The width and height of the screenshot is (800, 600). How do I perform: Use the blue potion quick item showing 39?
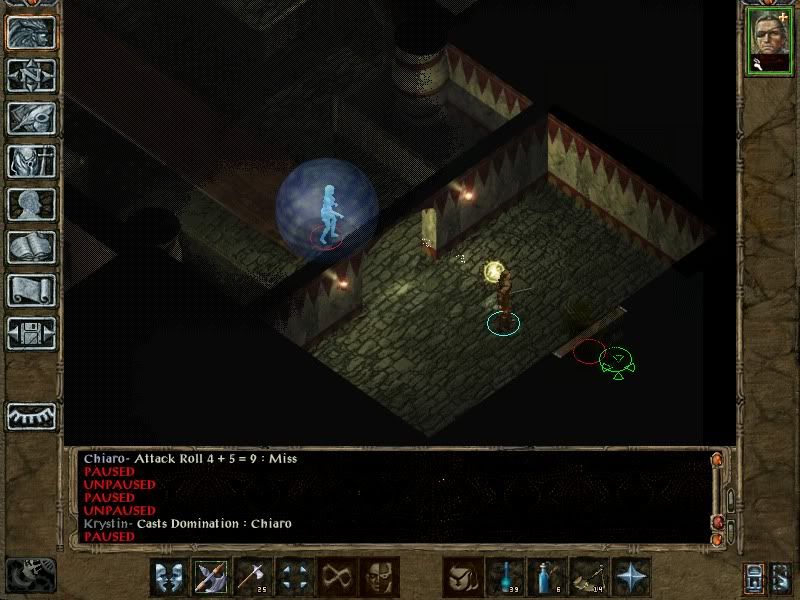(505, 577)
